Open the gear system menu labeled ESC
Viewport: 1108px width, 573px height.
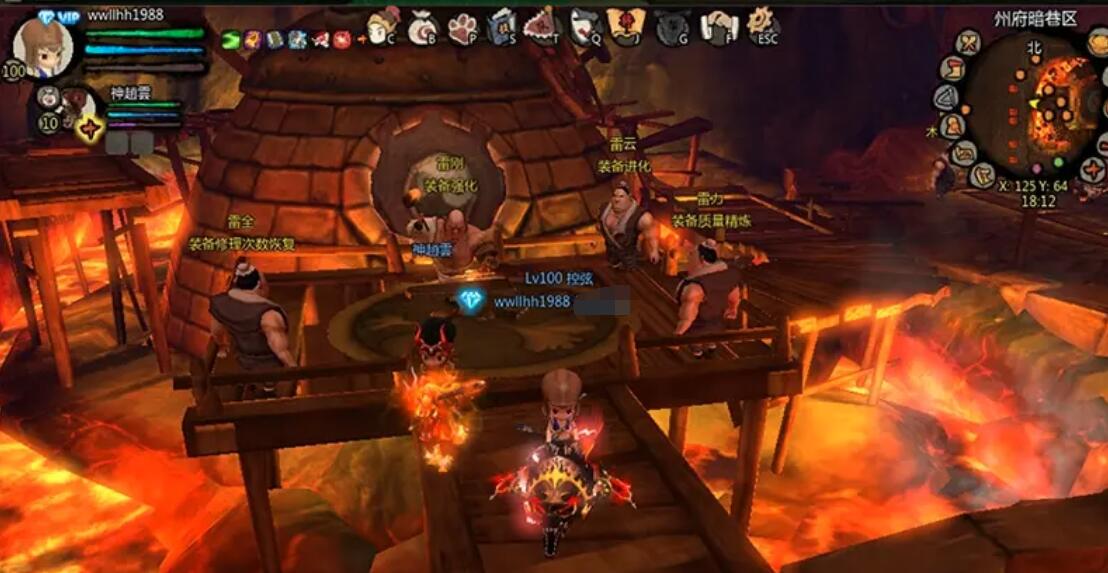click(762, 25)
